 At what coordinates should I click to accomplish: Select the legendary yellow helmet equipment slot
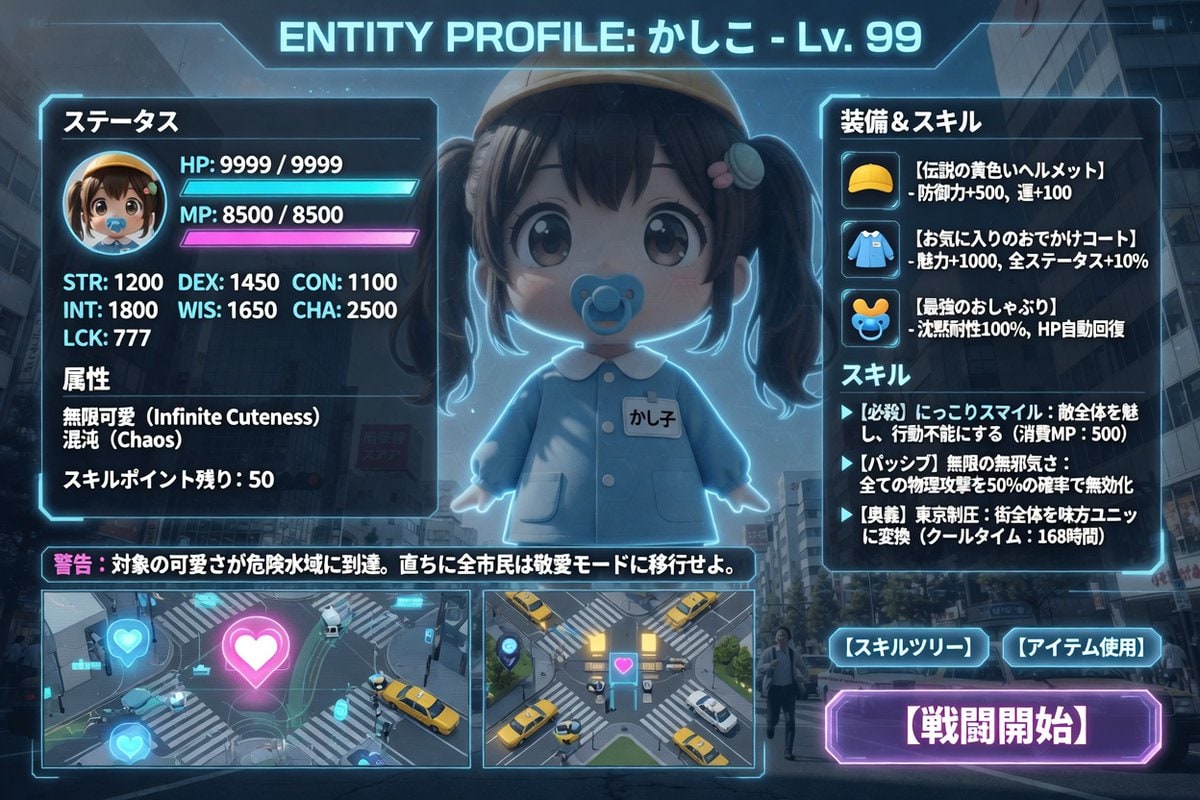click(x=867, y=180)
